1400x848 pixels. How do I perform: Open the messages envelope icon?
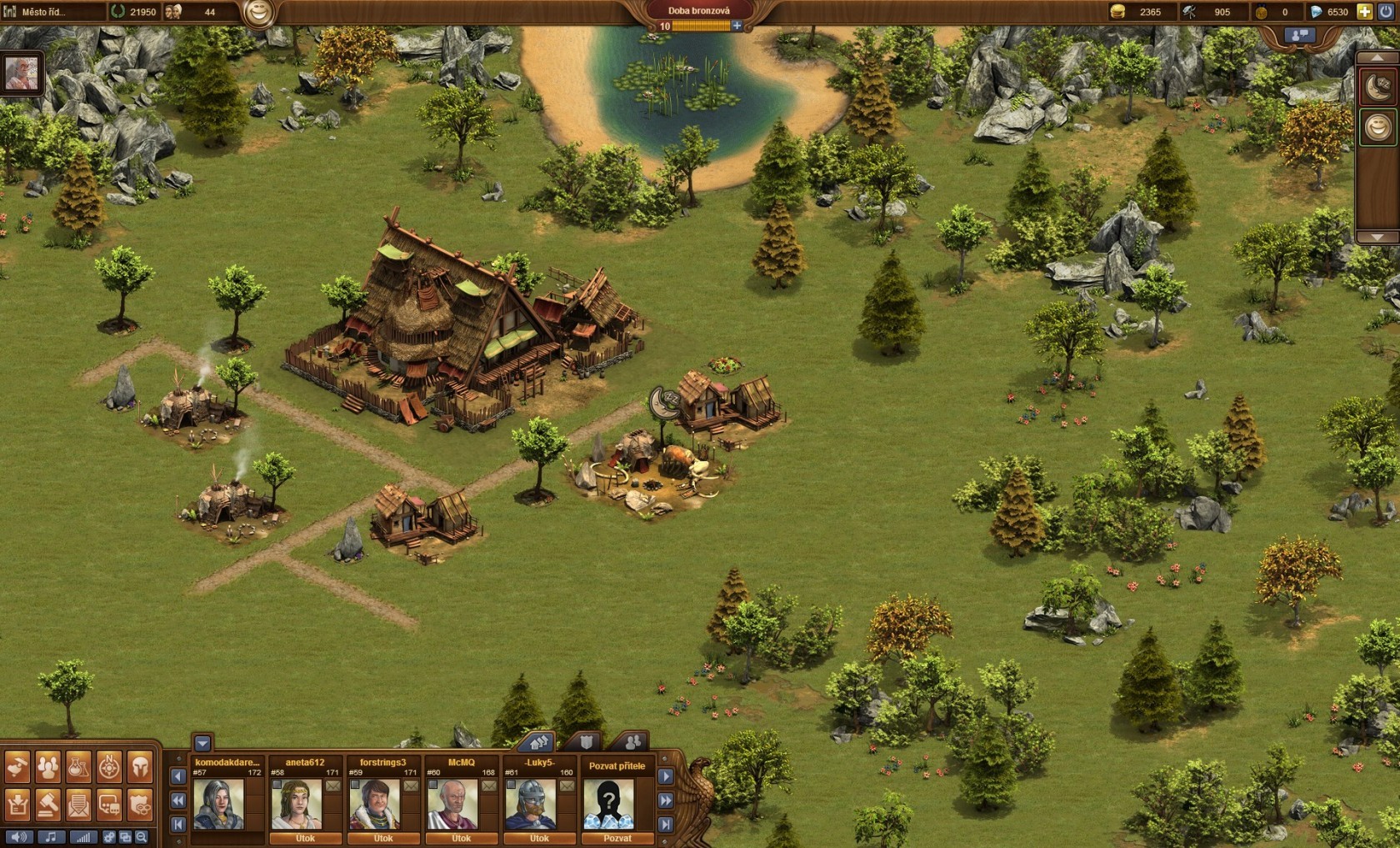[x=78, y=805]
